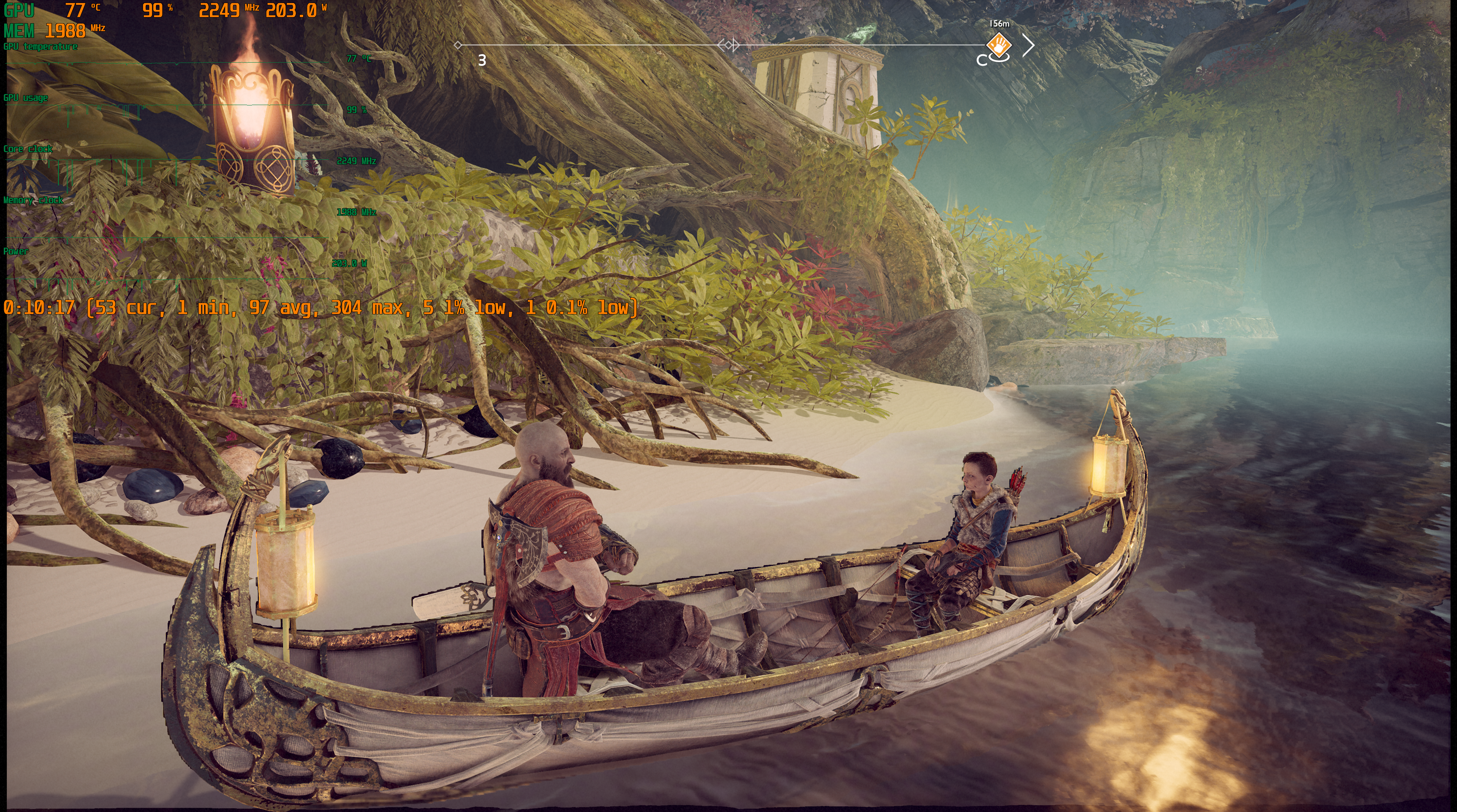Select the arrow at the compass's right end
1457x812 pixels.
[1029, 45]
